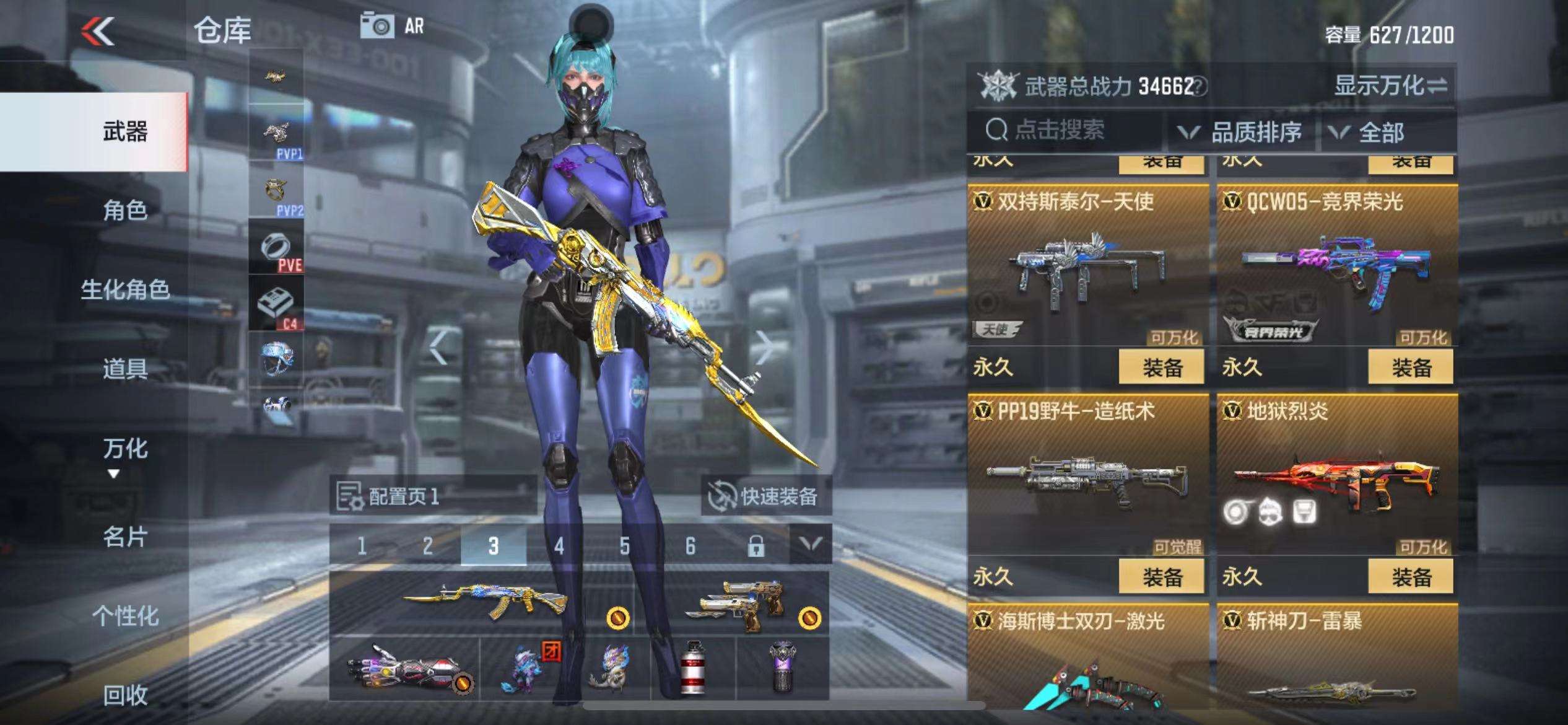This screenshot has width=1568, height=725.
Task: Go back using the double-arrow button
Action: click(x=98, y=31)
